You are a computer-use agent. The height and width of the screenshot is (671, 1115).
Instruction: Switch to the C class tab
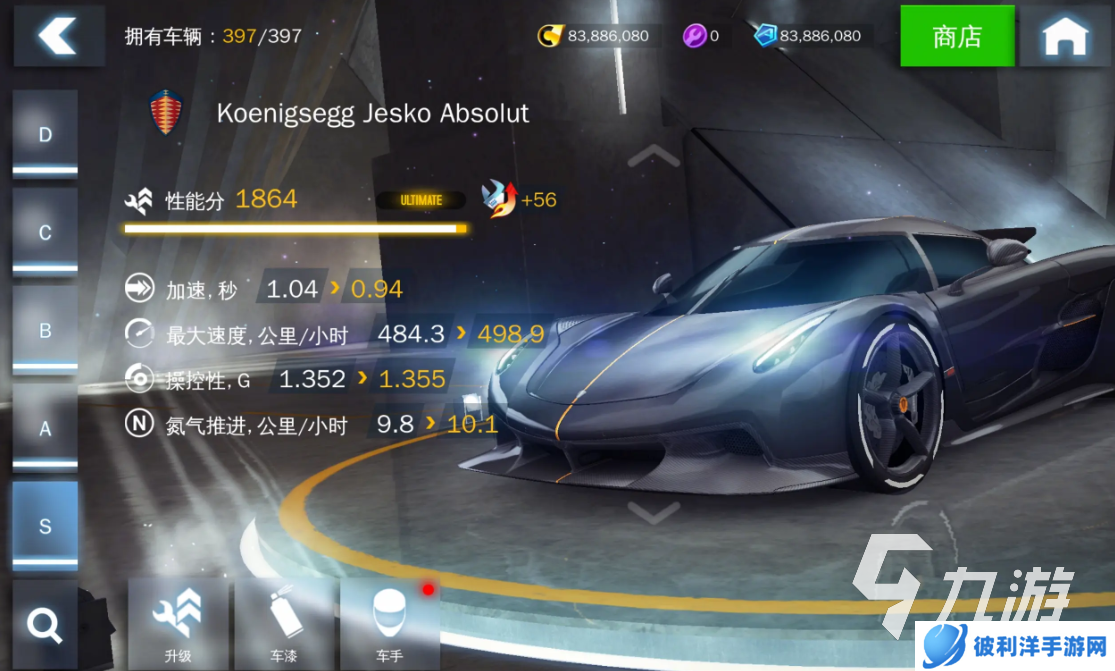(x=45, y=233)
